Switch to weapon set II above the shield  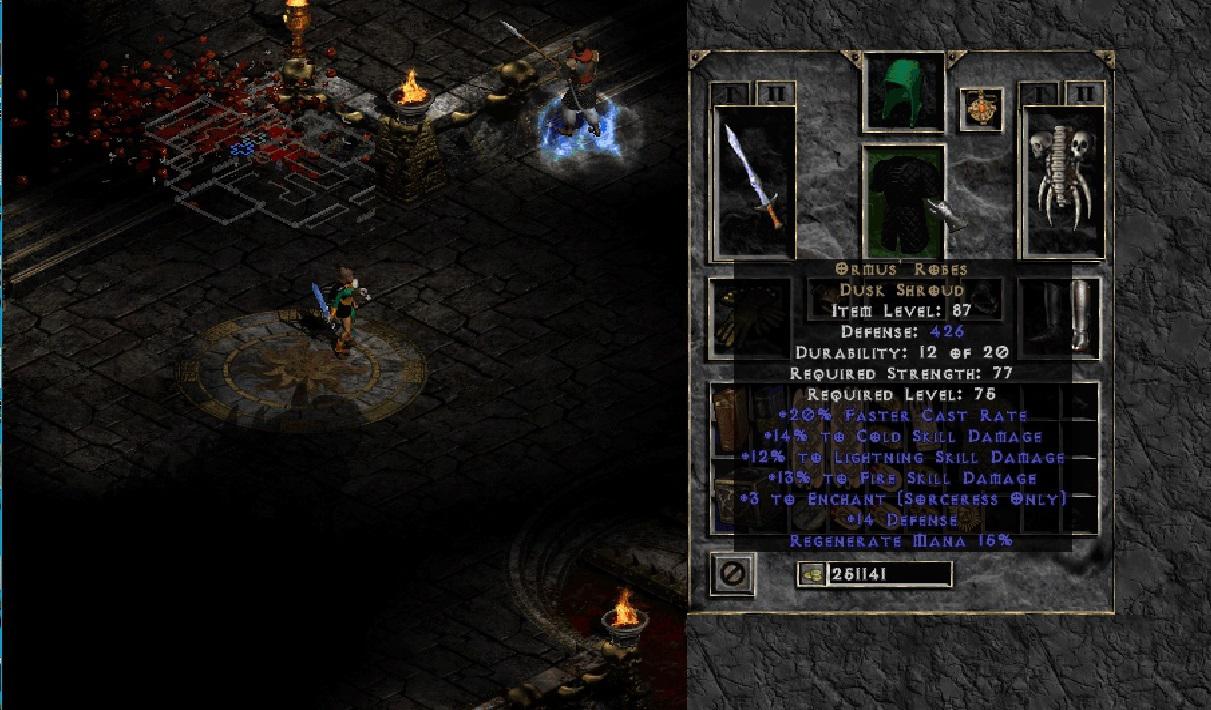[1083, 93]
